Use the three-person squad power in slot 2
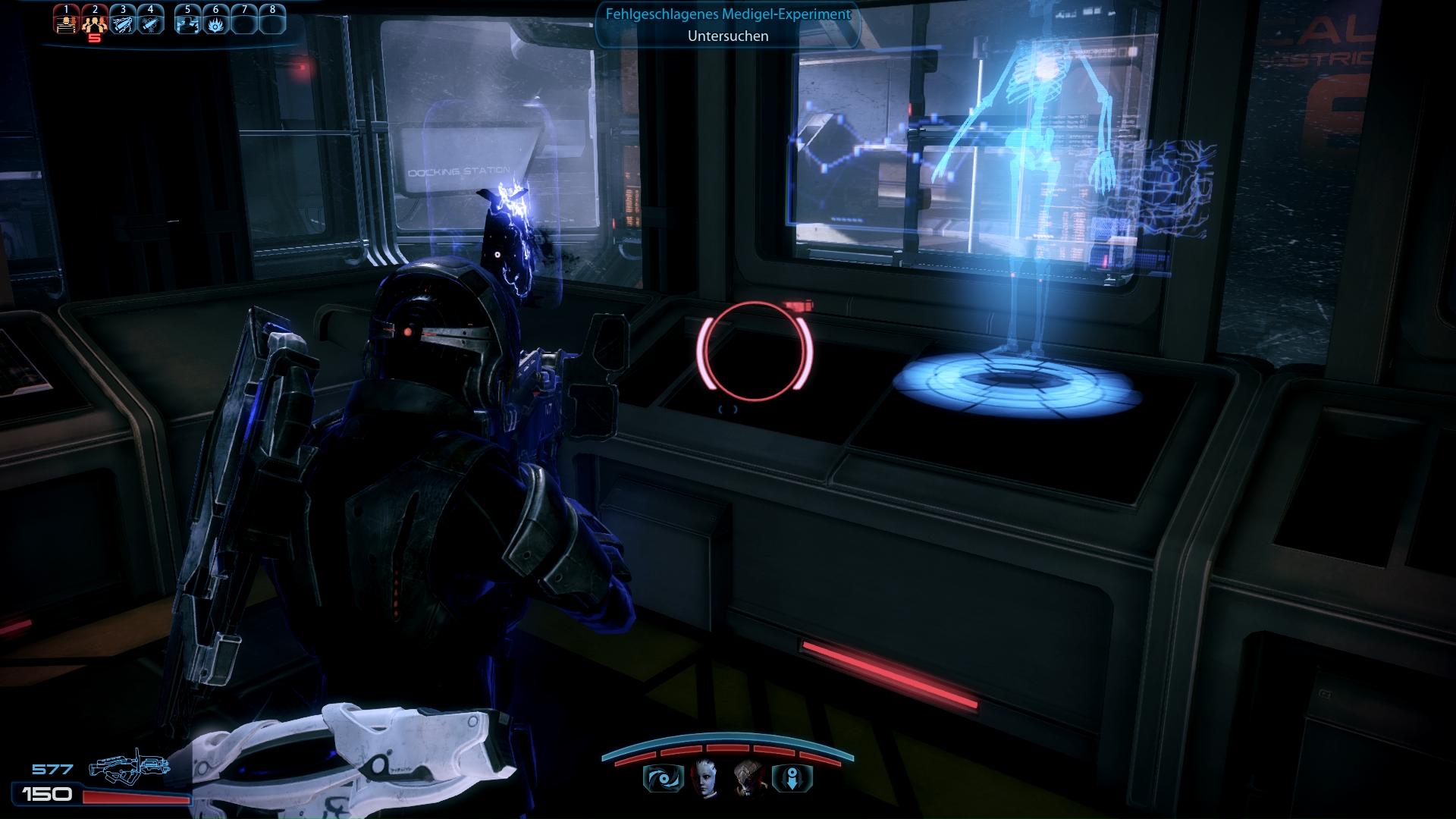Image resolution: width=1456 pixels, height=819 pixels. pos(95,23)
